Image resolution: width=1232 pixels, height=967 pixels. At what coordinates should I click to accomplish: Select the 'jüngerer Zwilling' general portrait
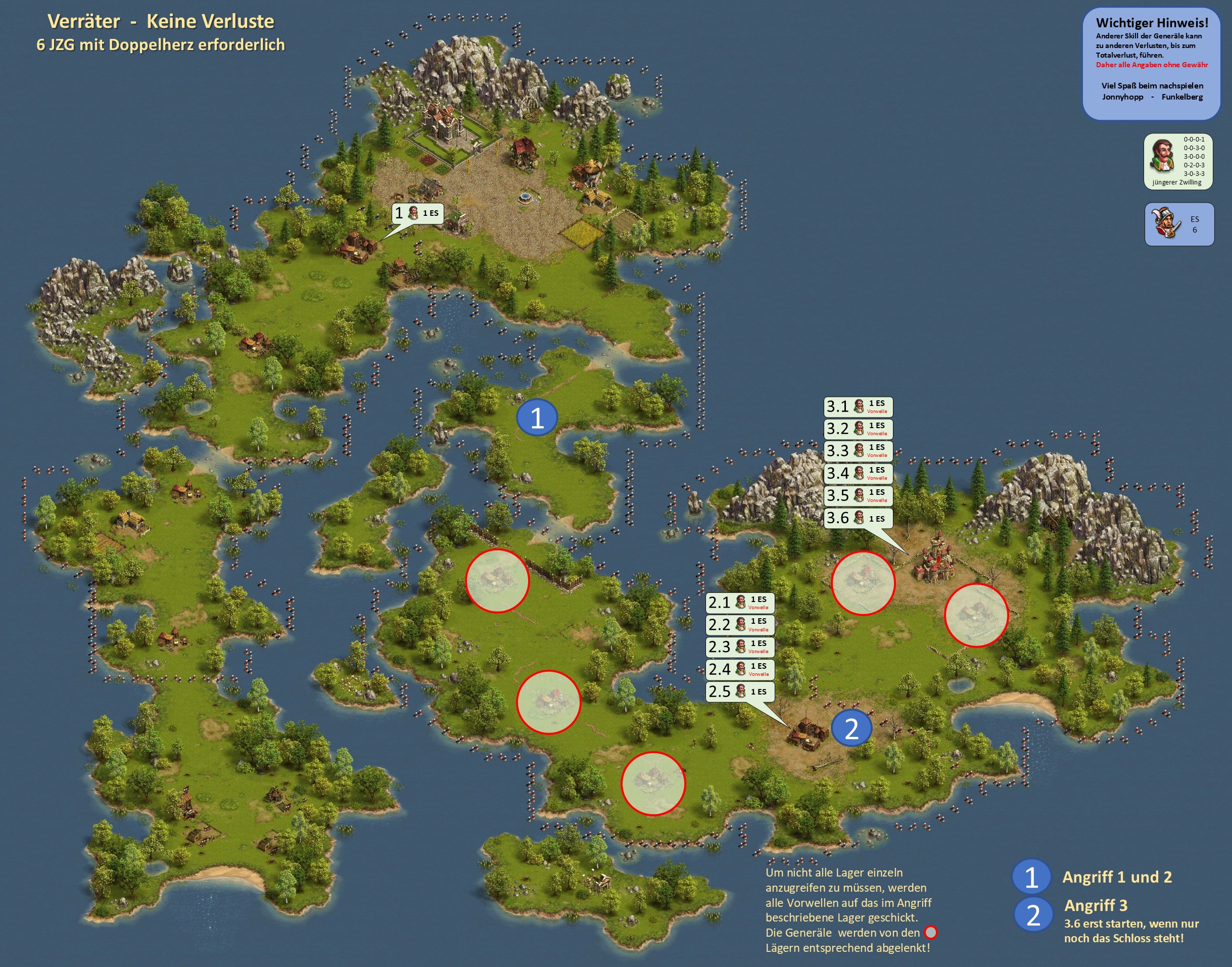1163,156
